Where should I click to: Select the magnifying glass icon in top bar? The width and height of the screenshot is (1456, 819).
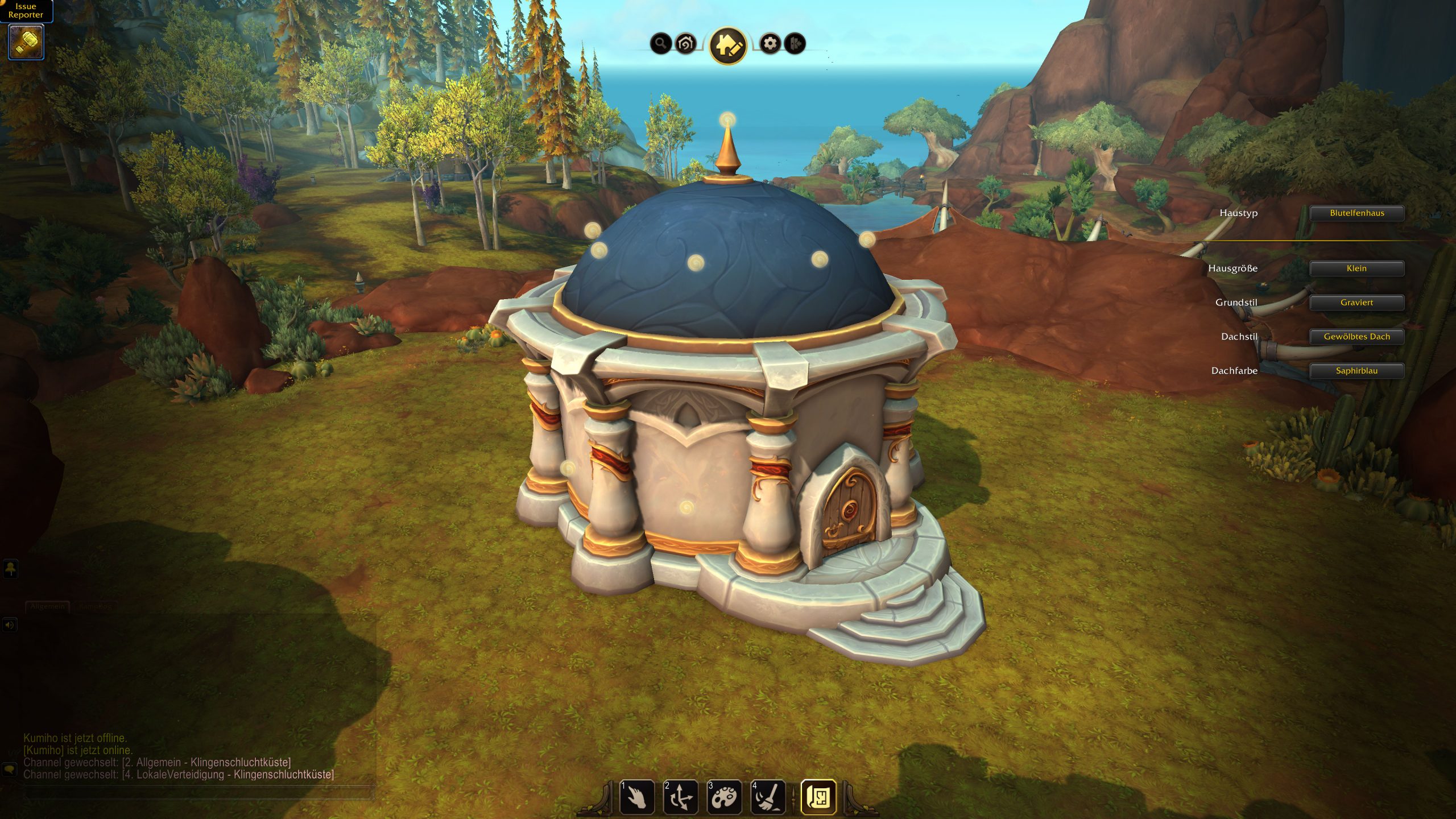(x=660, y=43)
